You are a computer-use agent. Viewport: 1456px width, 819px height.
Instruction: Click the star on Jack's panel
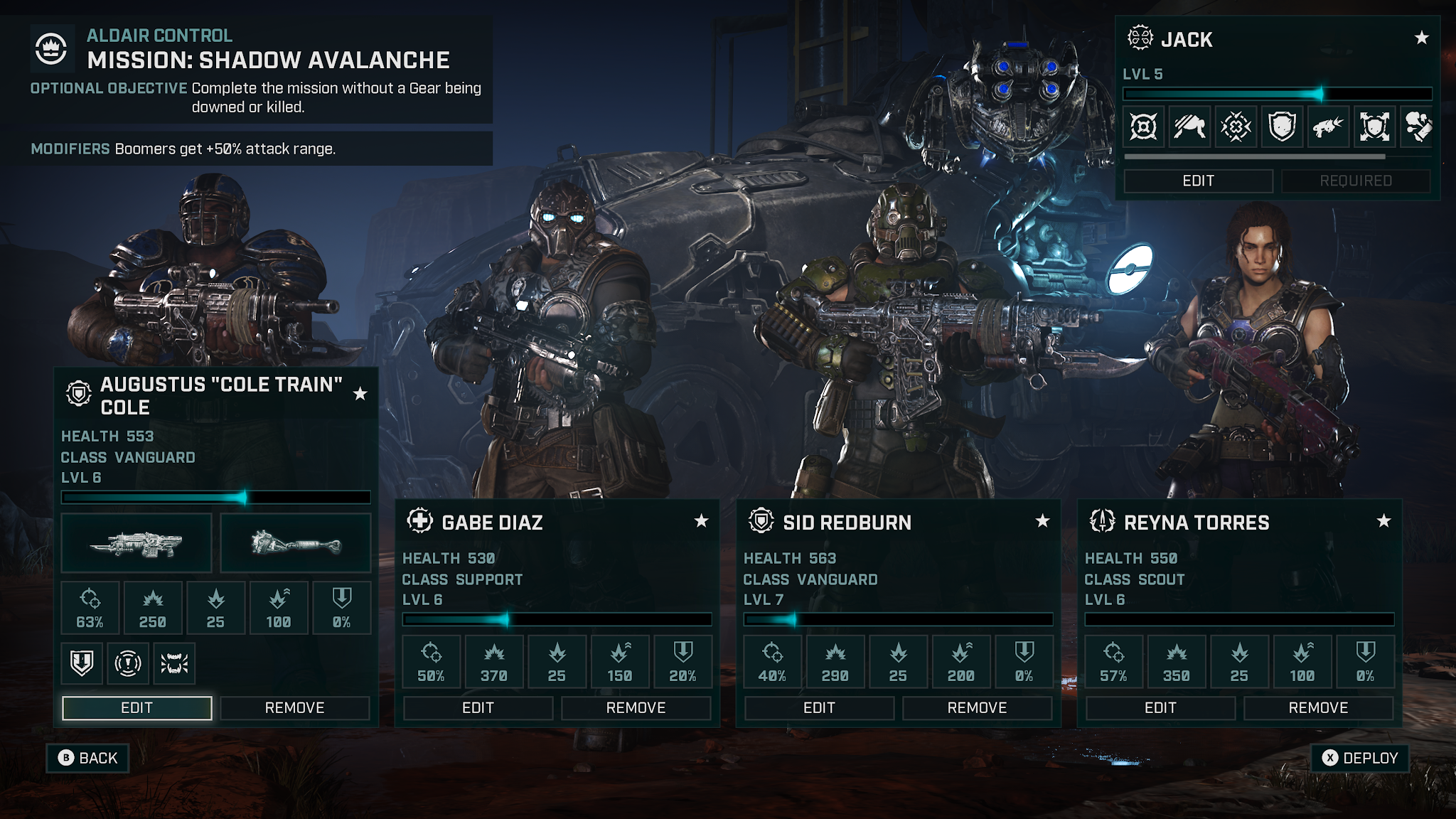click(1421, 38)
